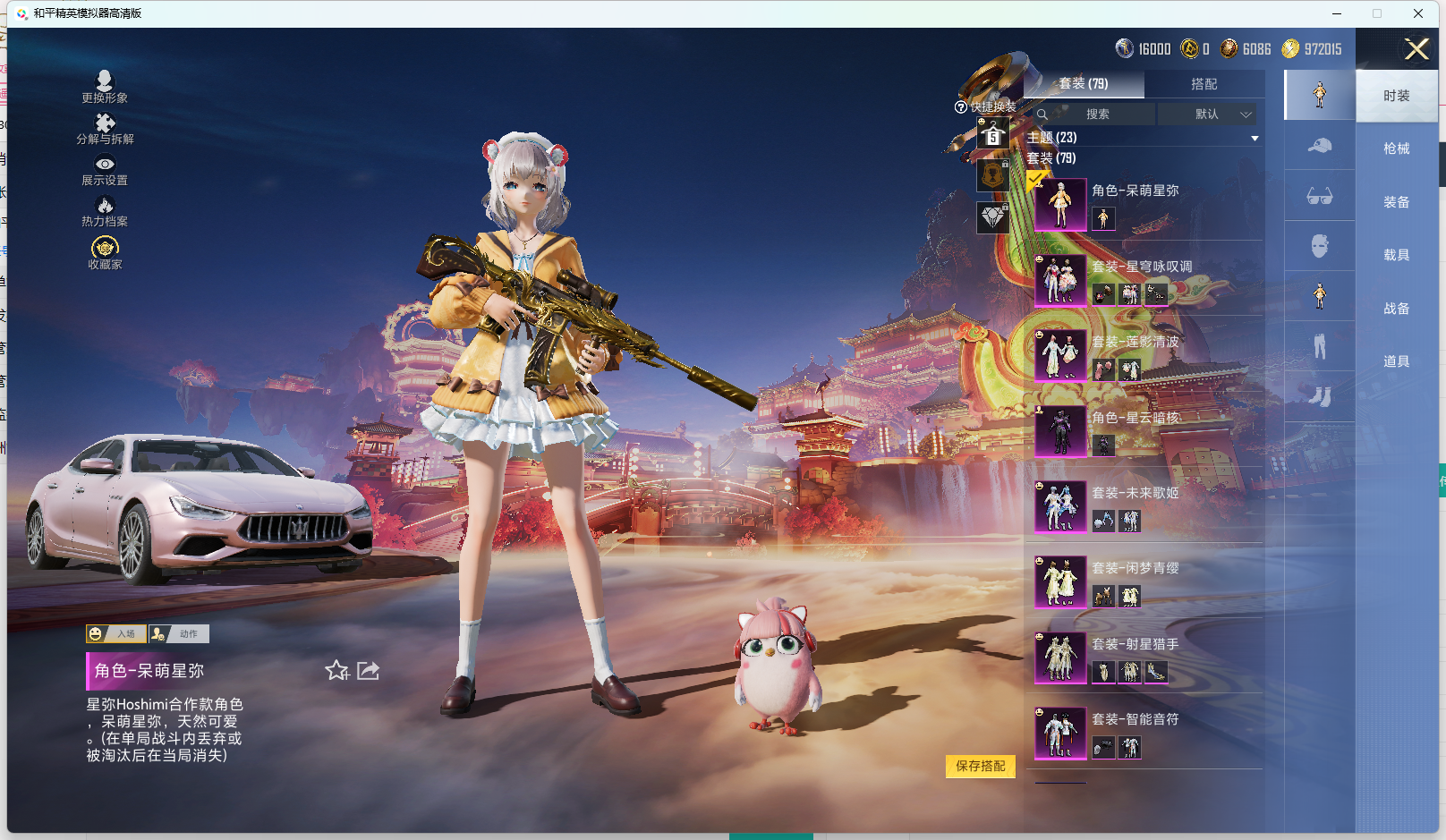The image size is (1446, 840).
Task: Click the share icon next to the star
Action: coord(368,670)
